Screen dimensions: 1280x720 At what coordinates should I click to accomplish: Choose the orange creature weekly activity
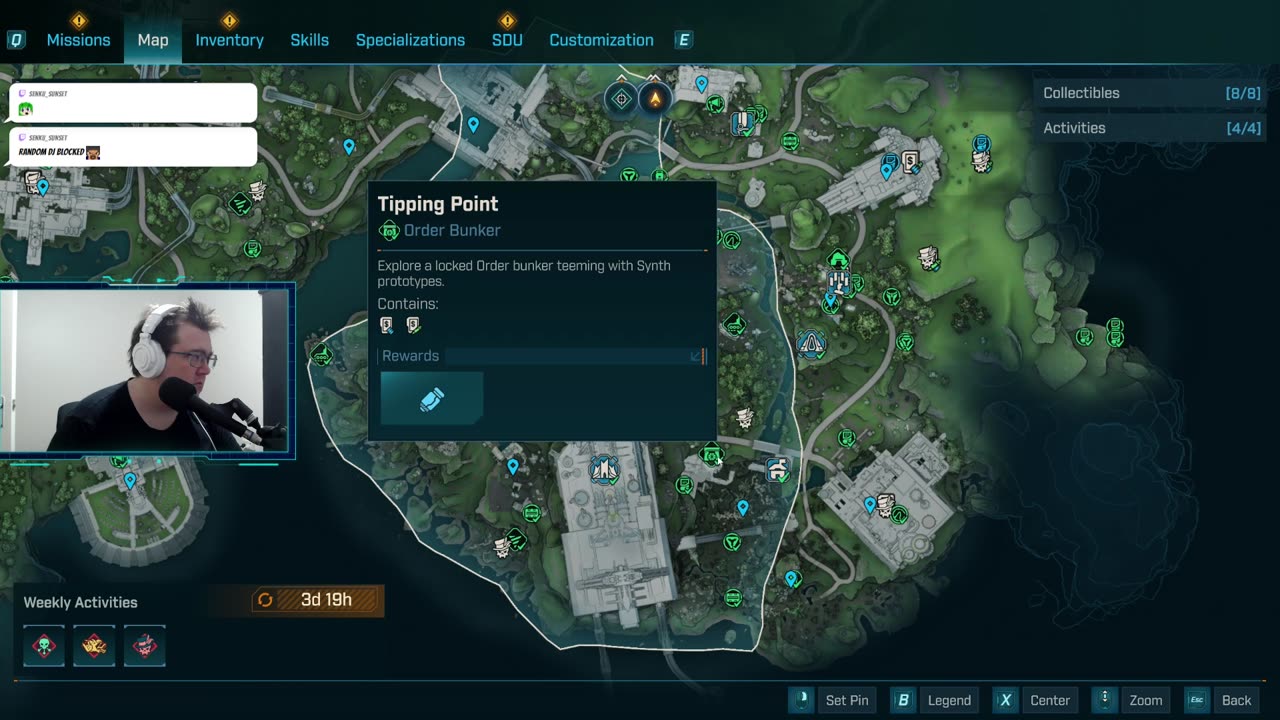(94, 646)
